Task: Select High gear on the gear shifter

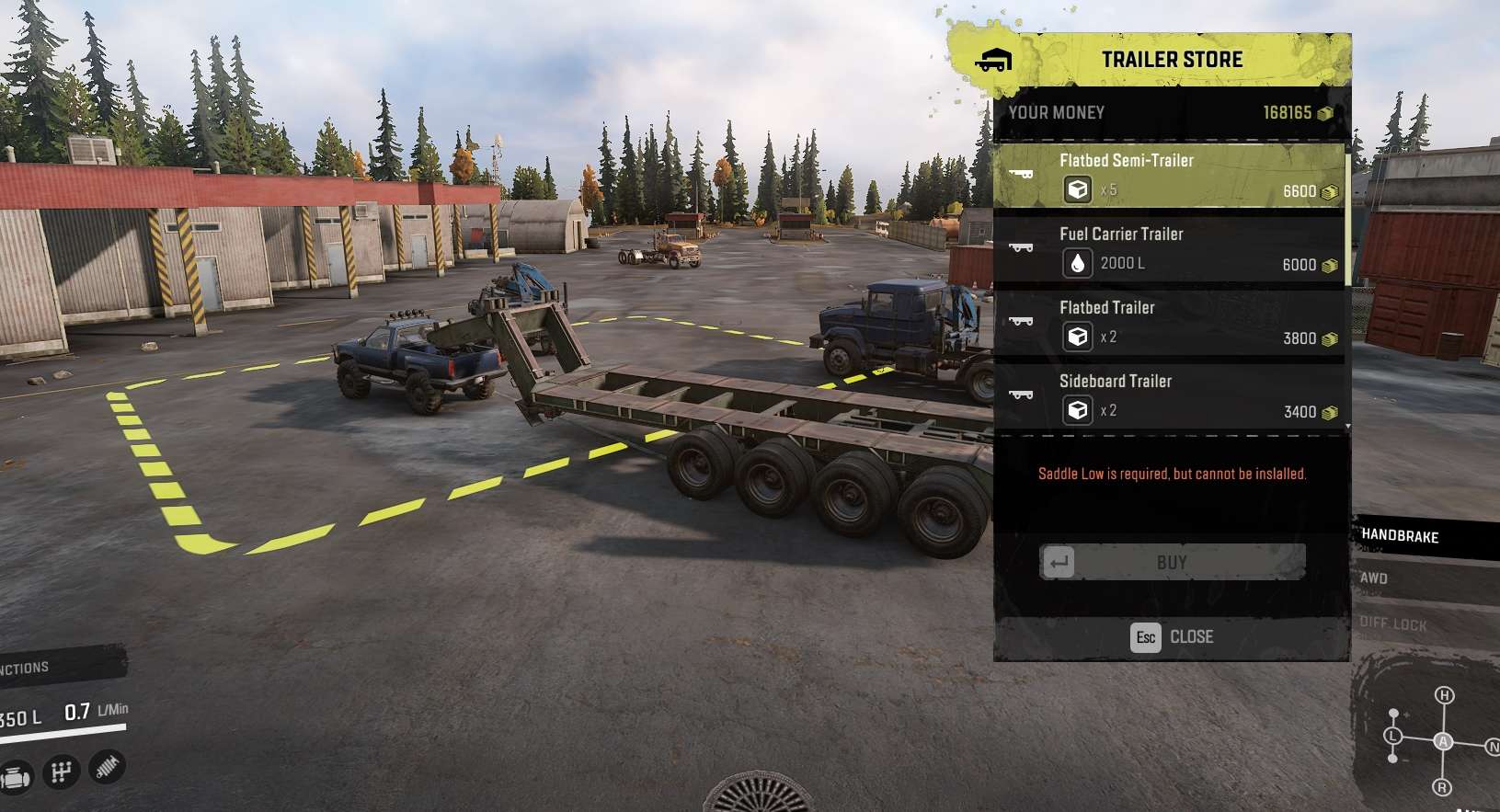Action: tap(1445, 696)
